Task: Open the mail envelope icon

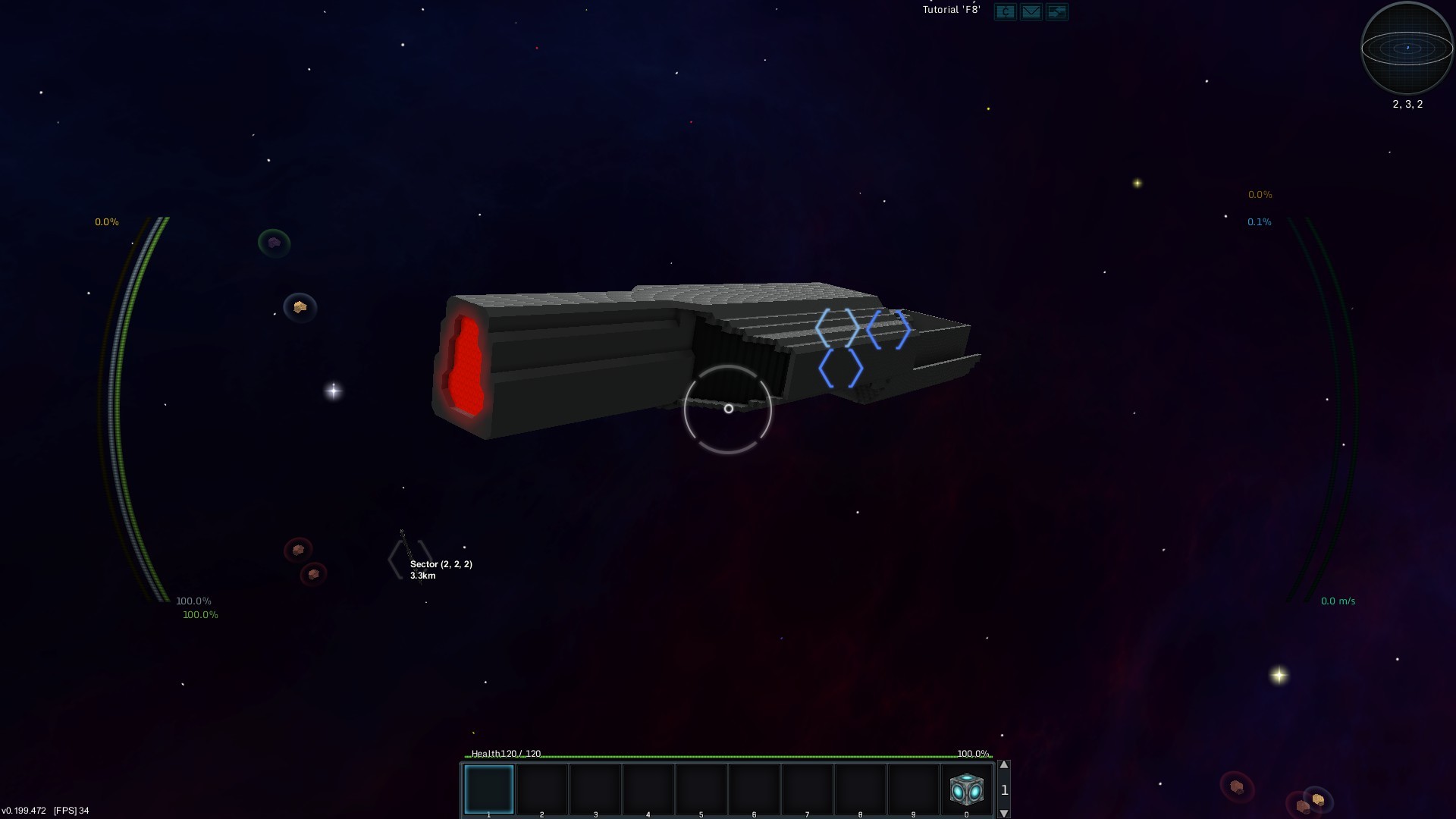Action: coord(1031,11)
